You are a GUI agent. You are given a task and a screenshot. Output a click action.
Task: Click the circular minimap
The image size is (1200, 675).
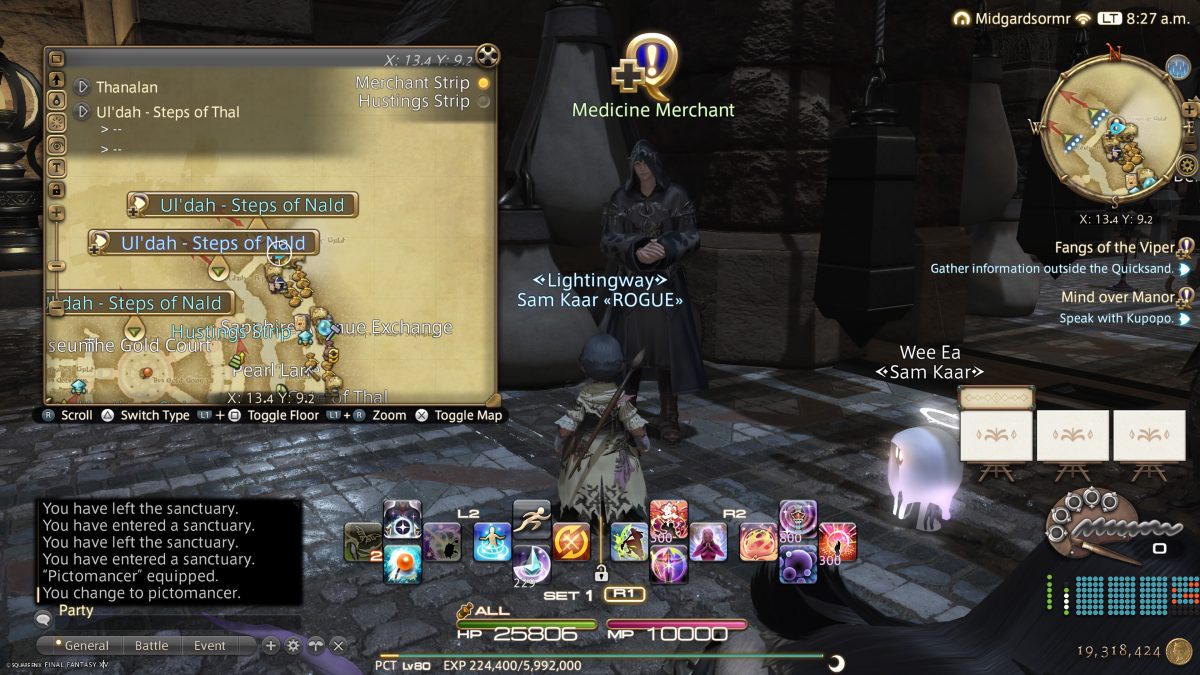pos(1105,136)
